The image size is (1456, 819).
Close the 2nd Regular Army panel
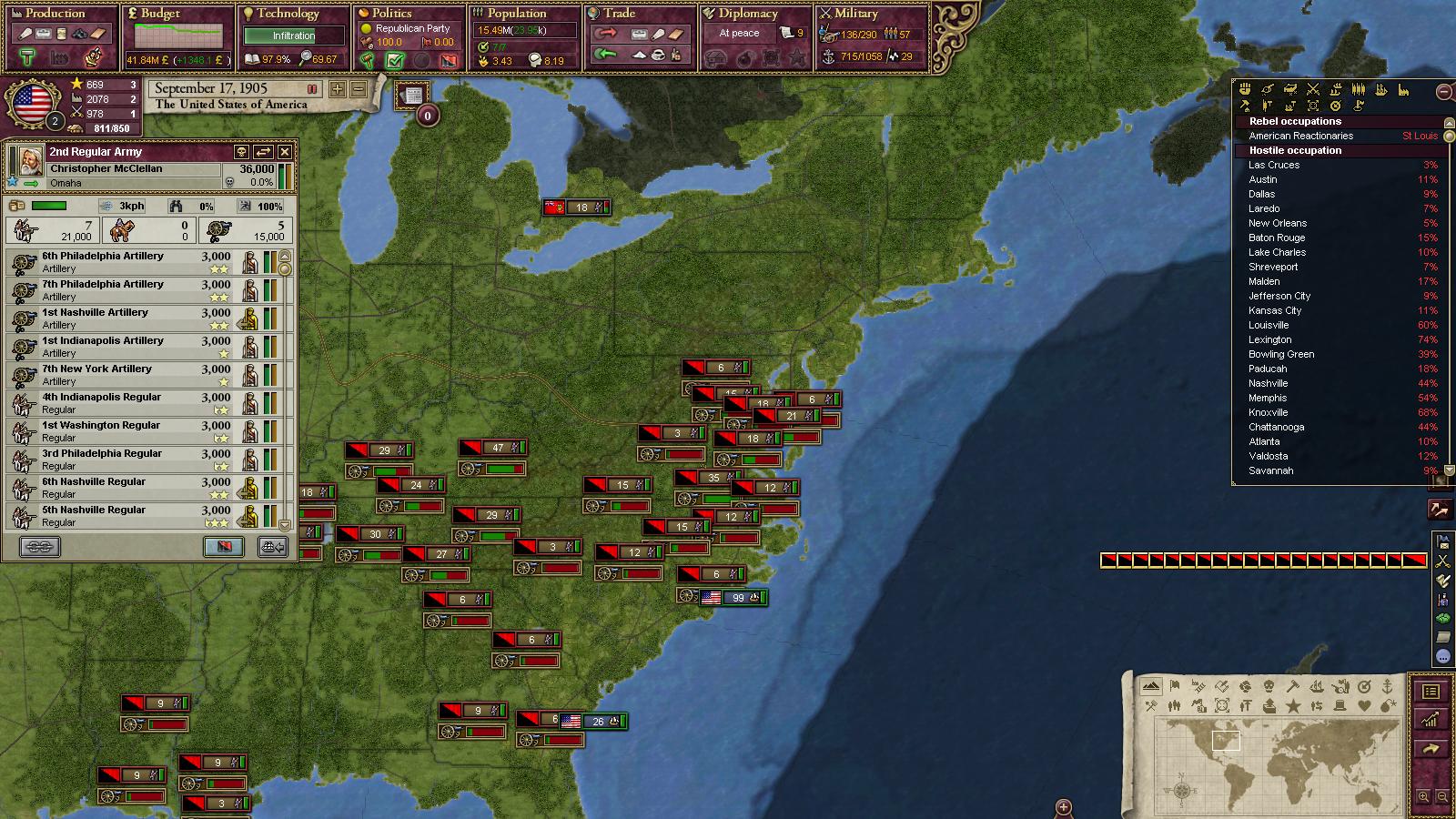tap(285, 152)
